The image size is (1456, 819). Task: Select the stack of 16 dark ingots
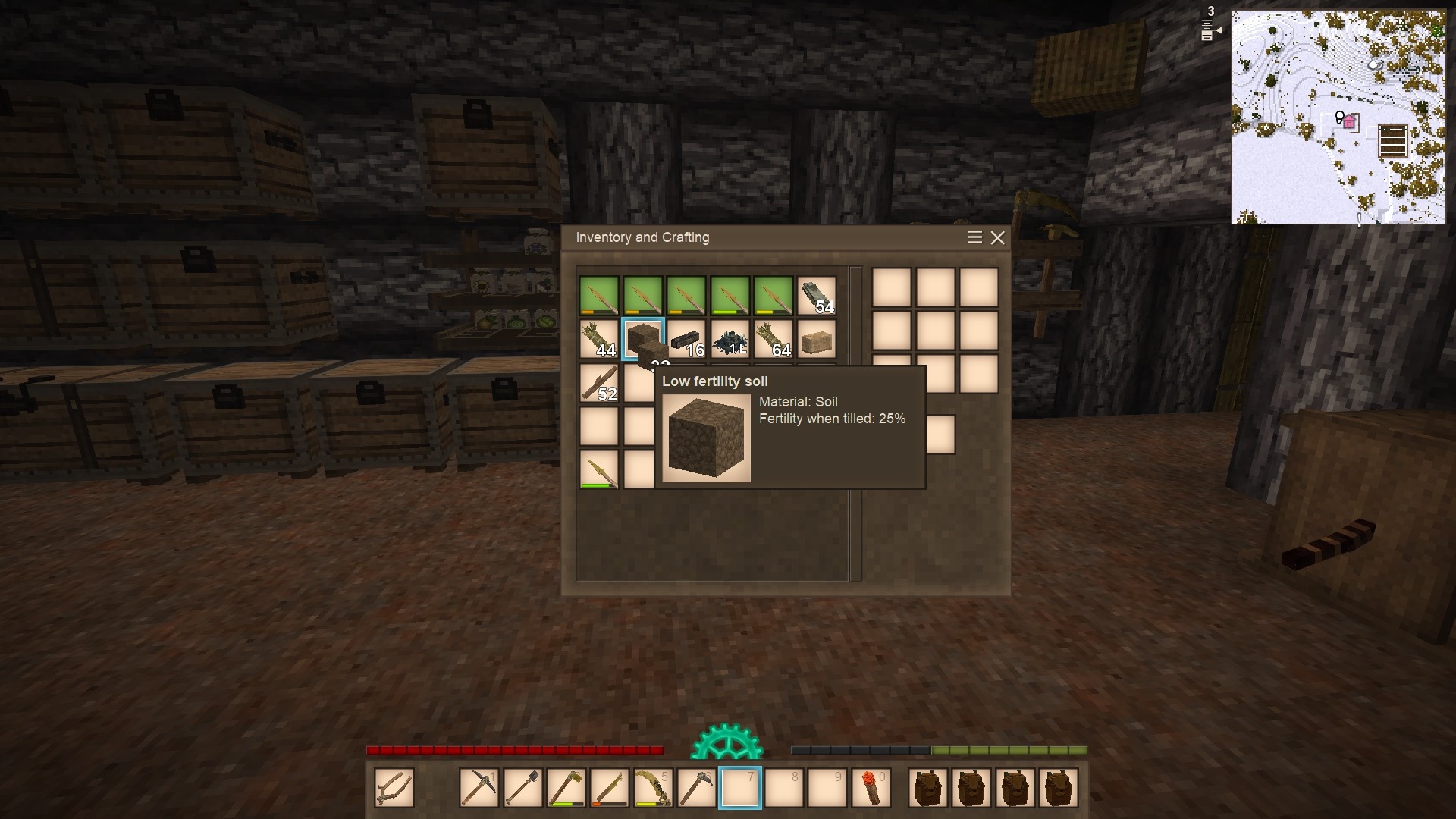[686, 339]
